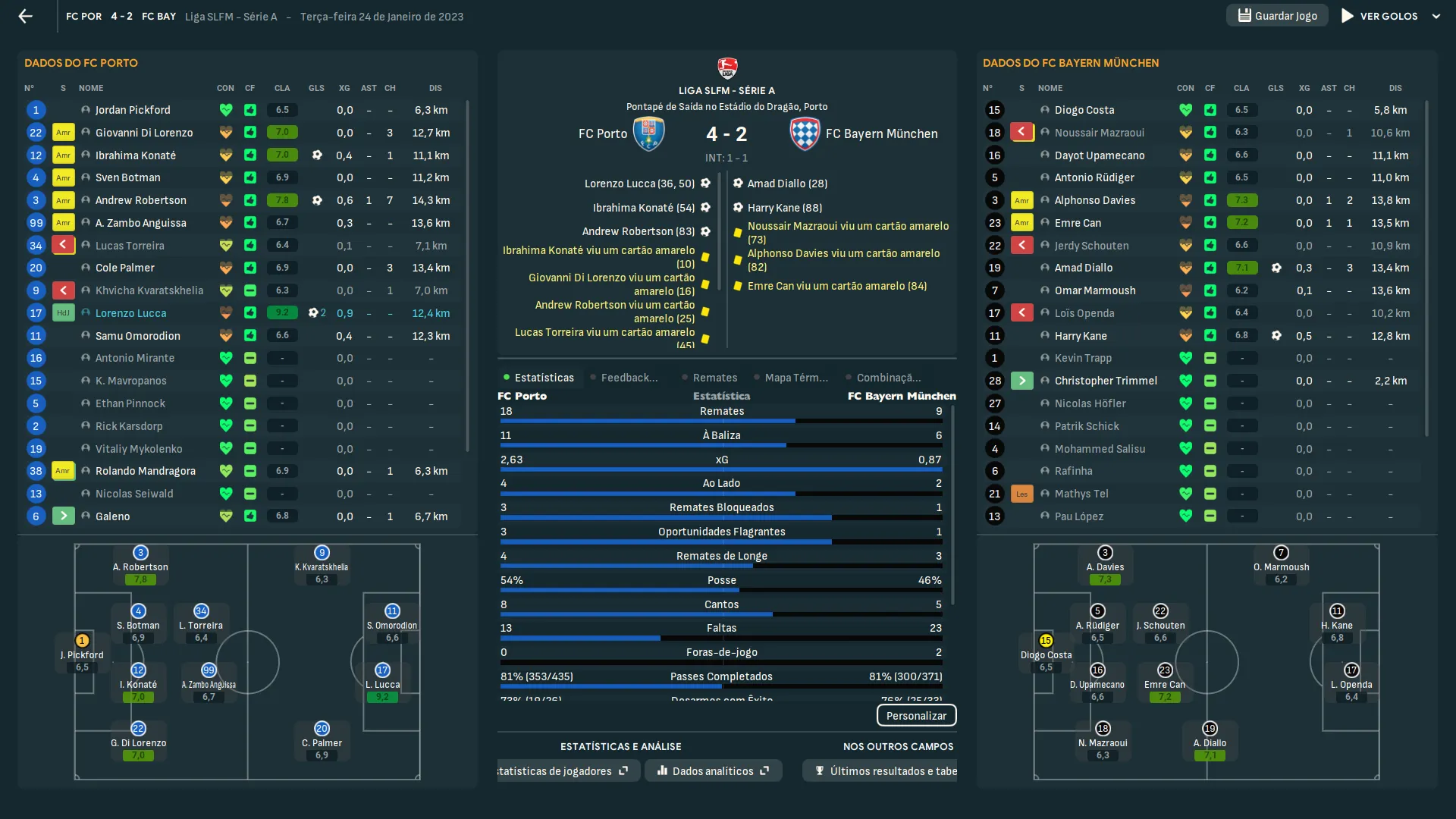Screen dimensions: 1456x819
Task: Go back using the arrow button
Action: pyautogui.click(x=26, y=16)
